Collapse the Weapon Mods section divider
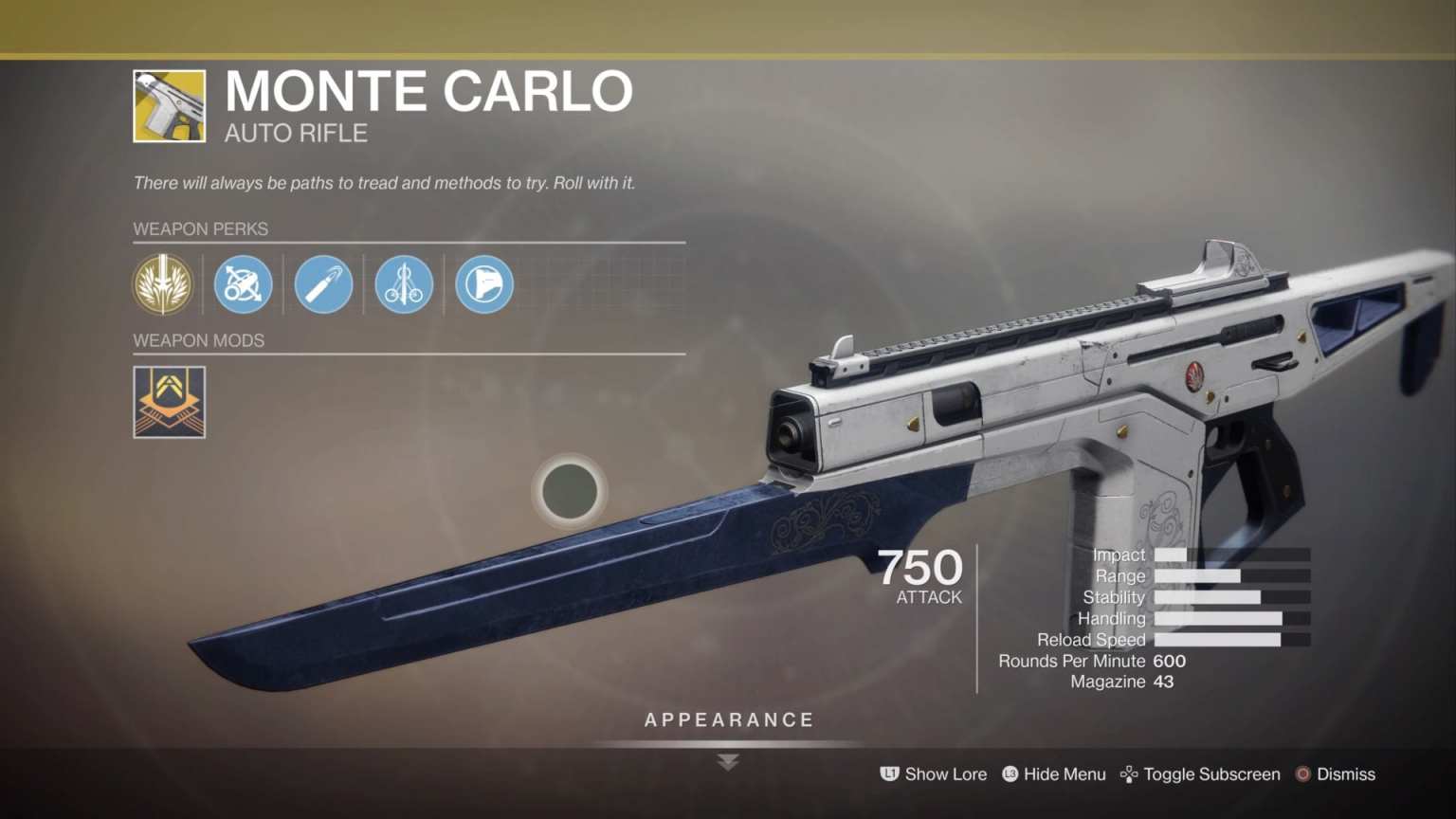Screen dimensions: 1456x819 (x=408, y=355)
